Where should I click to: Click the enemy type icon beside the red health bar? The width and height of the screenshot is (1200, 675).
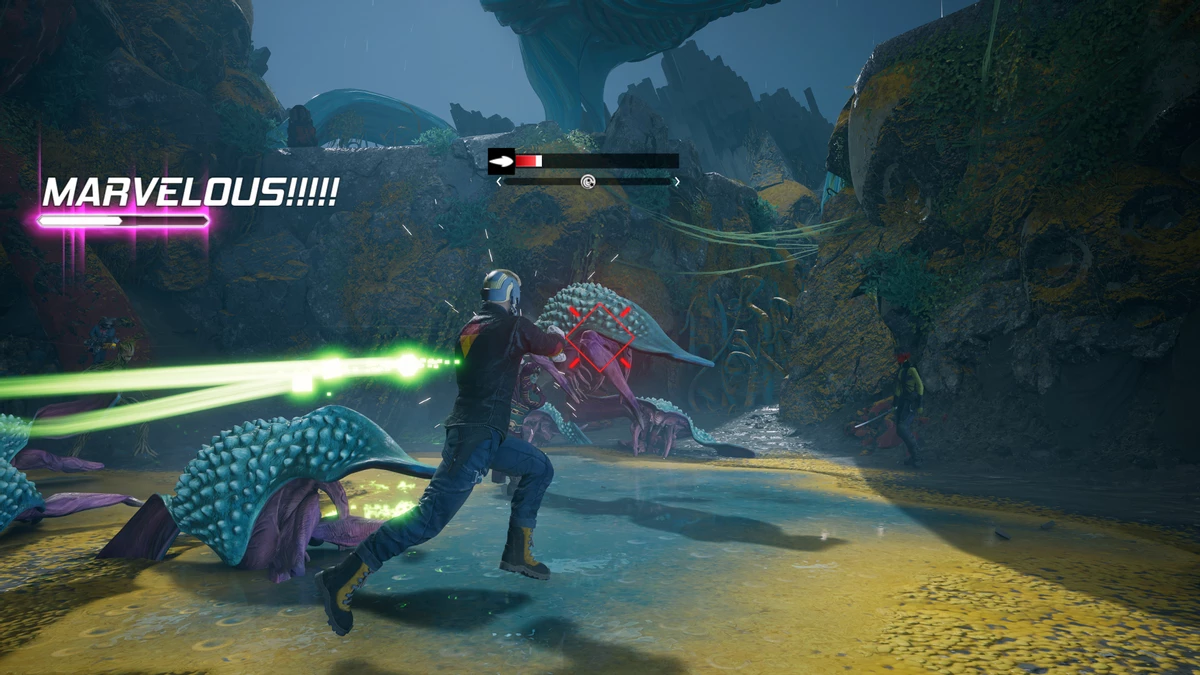(501, 160)
